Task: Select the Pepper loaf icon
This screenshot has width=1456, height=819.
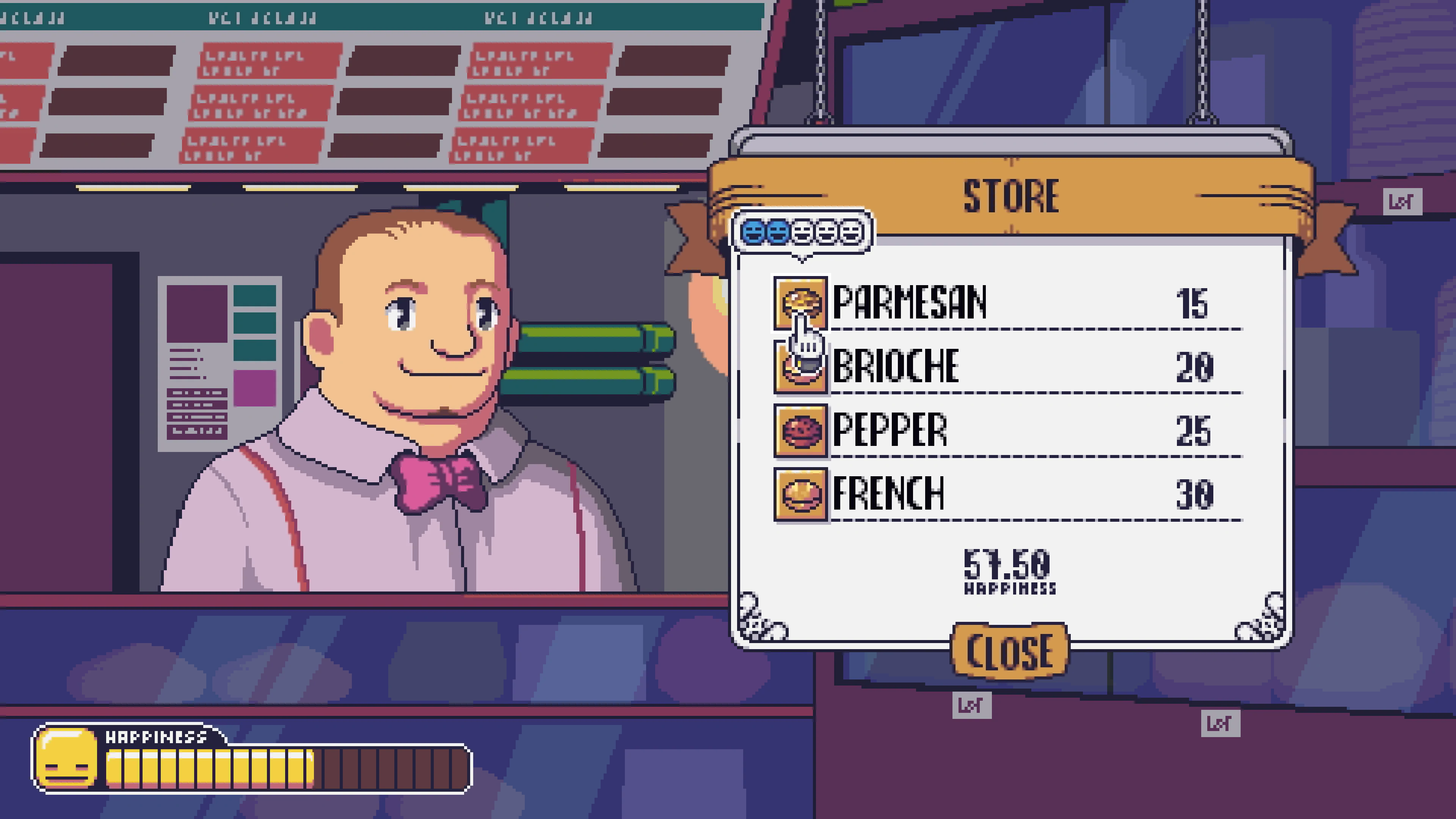Action: [800, 430]
